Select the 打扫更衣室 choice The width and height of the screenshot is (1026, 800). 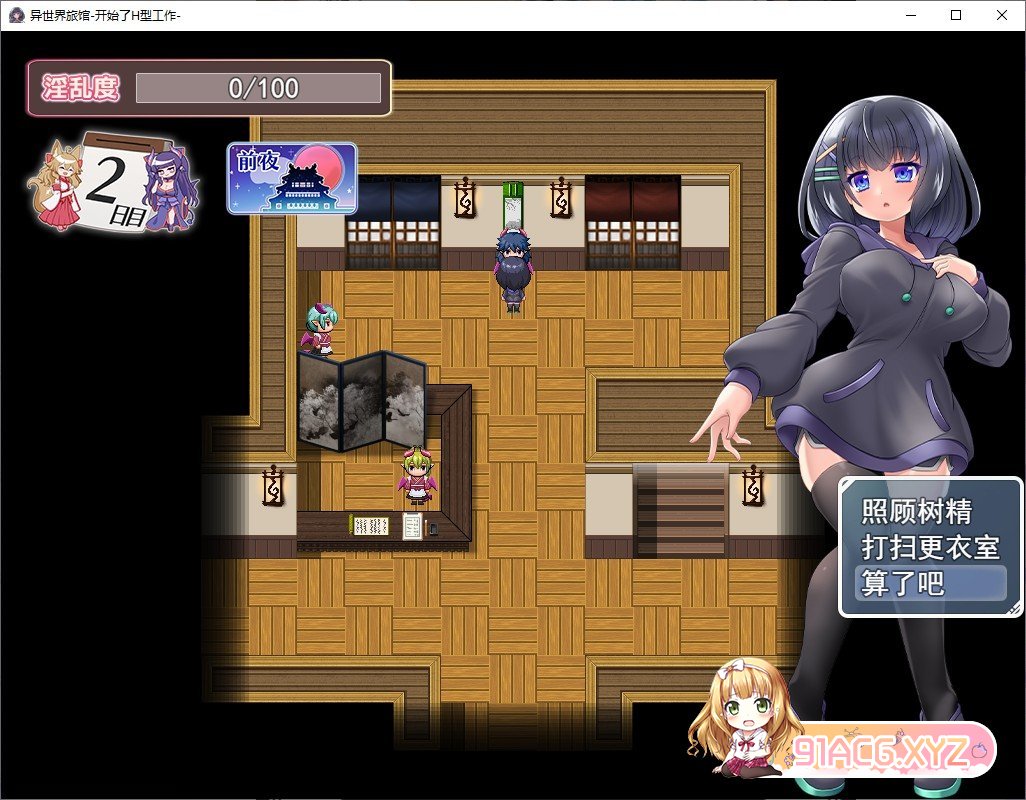click(x=930, y=548)
